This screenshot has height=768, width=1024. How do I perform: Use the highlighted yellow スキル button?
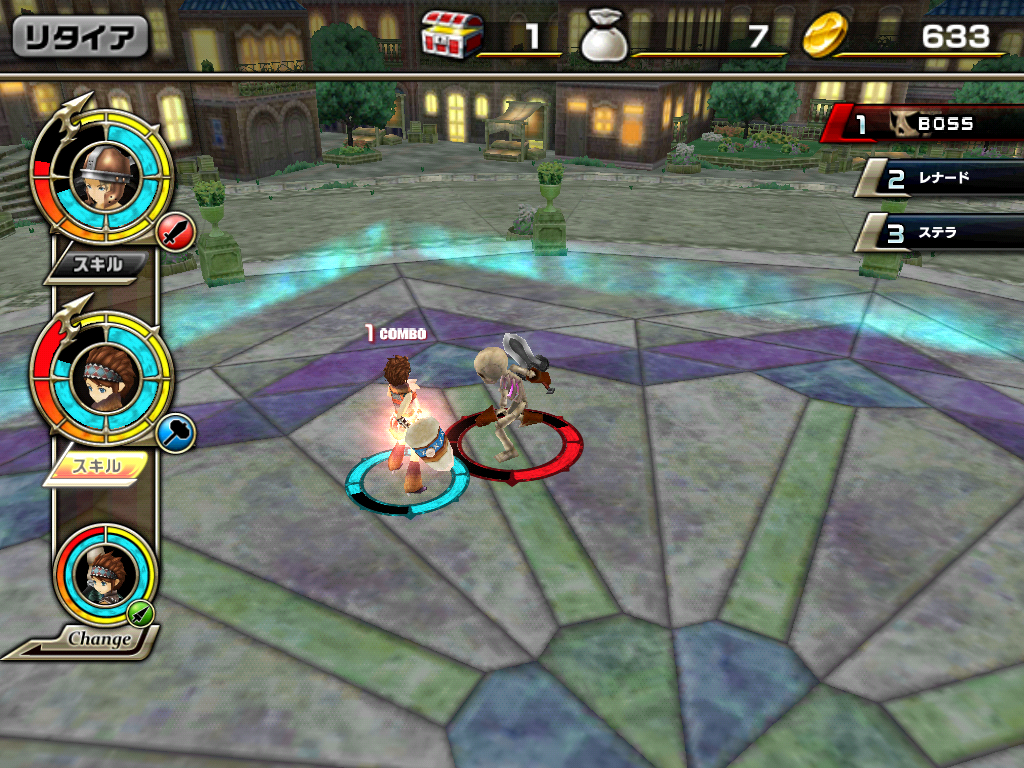click(99, 466)
